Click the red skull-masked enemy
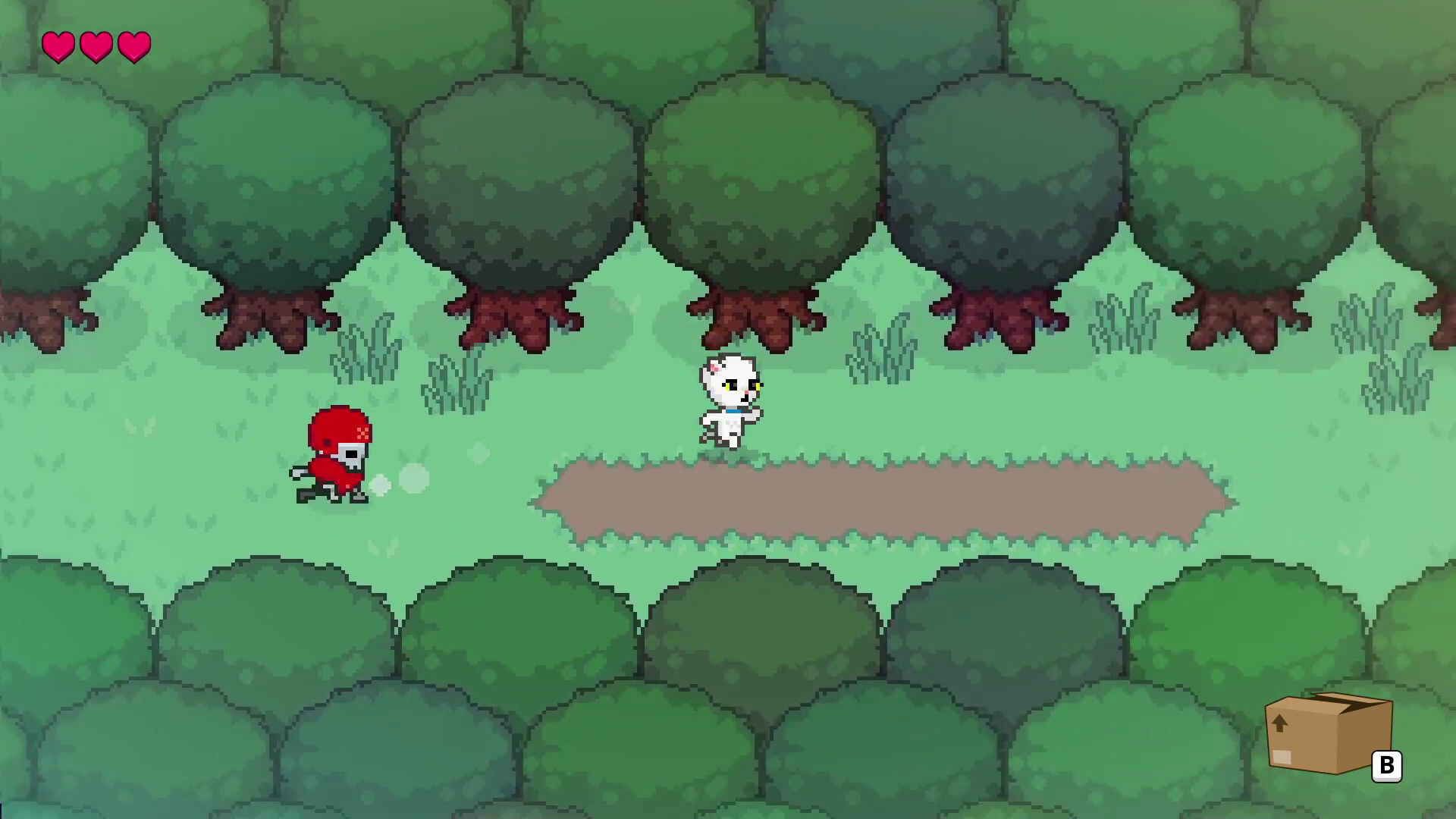The height and width of the screenshot is (819, 1456). (334, 455)
